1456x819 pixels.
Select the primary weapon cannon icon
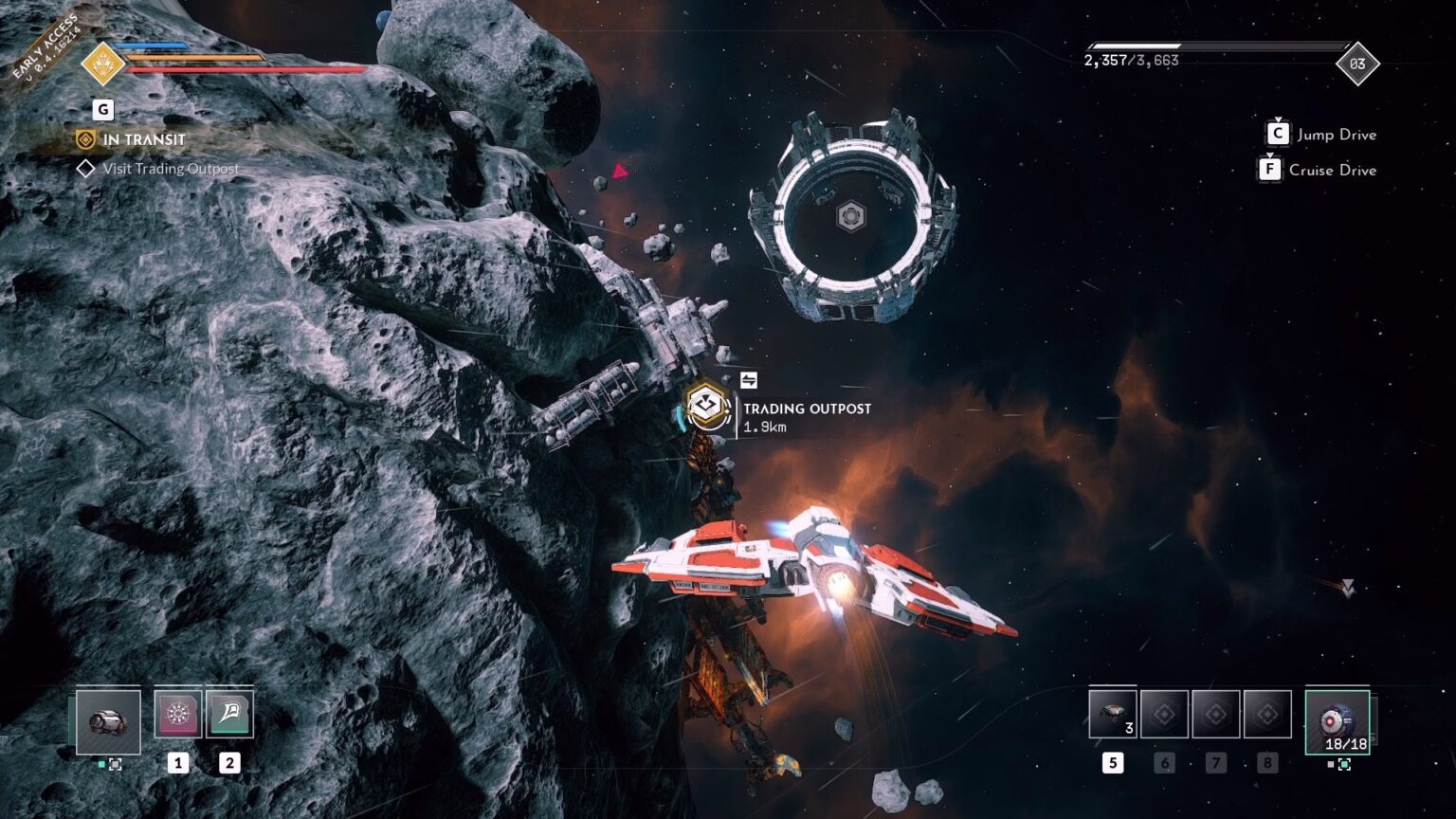click(109, 721)
